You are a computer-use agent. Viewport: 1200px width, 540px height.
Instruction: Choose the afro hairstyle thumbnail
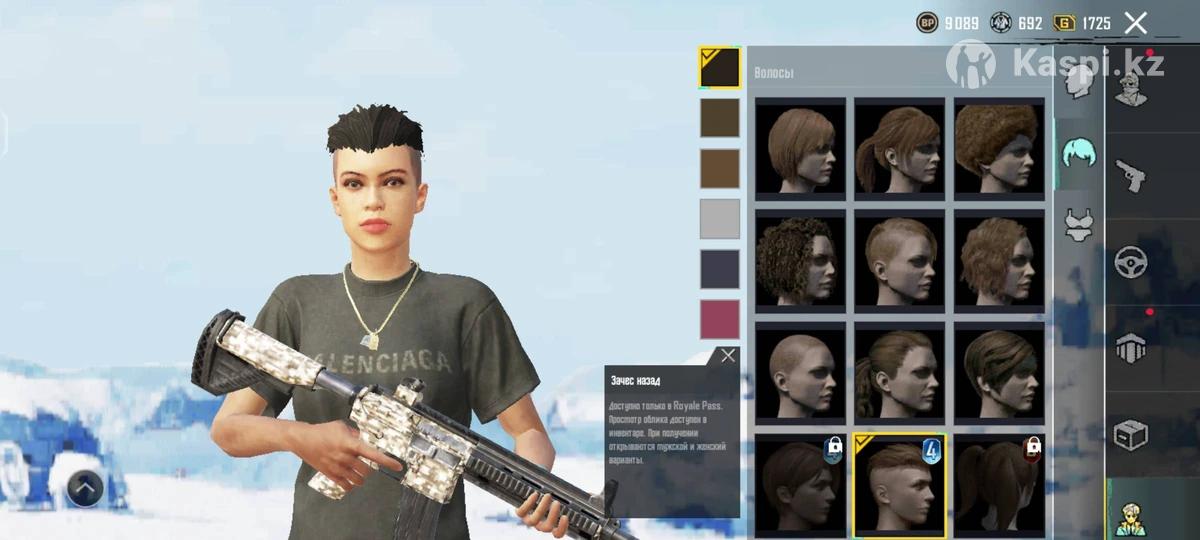pyautogui.click(x=999, y=148)
